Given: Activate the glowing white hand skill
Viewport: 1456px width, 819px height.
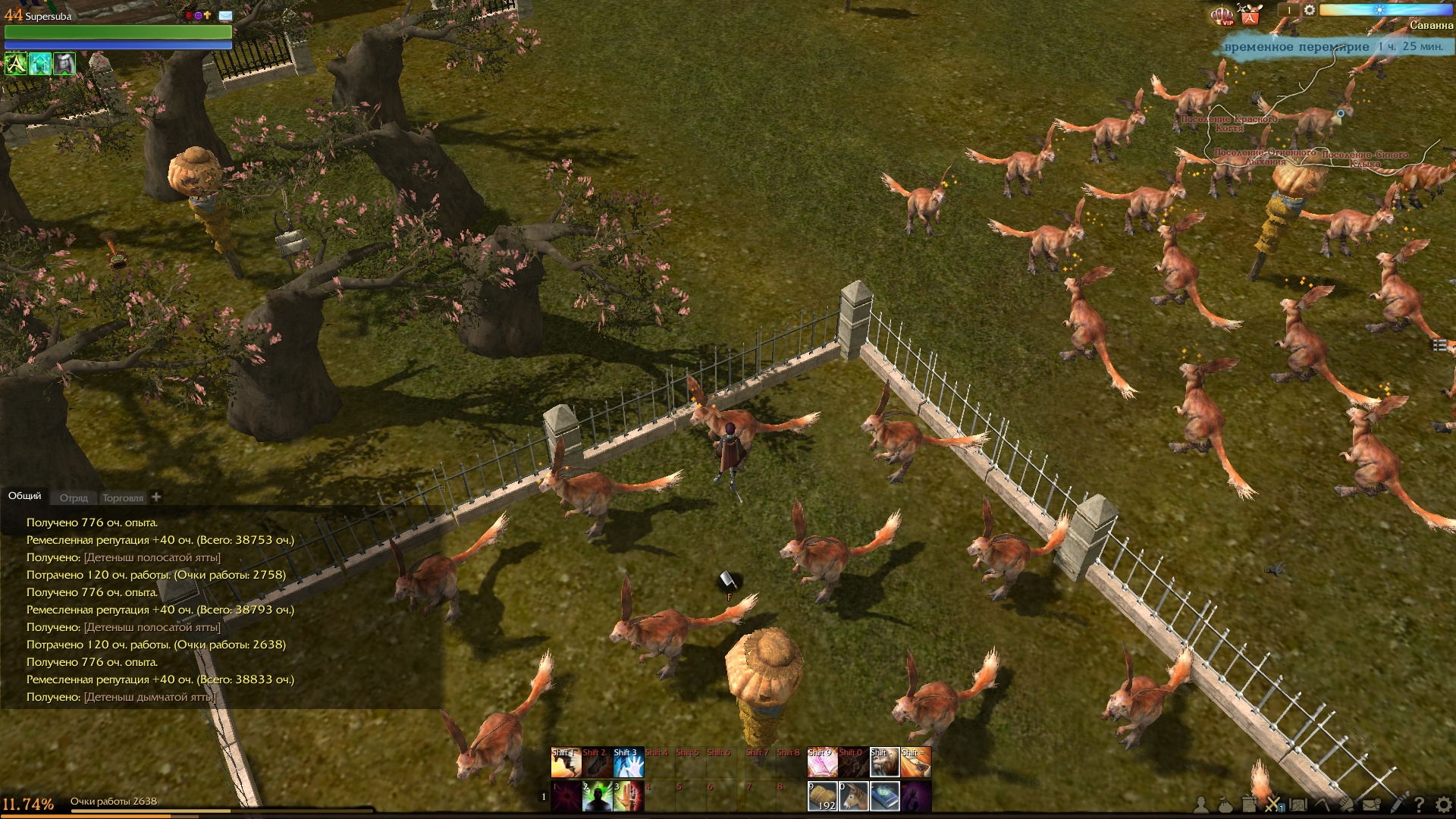Looking at the screenshot, I should tap(628, 763).
